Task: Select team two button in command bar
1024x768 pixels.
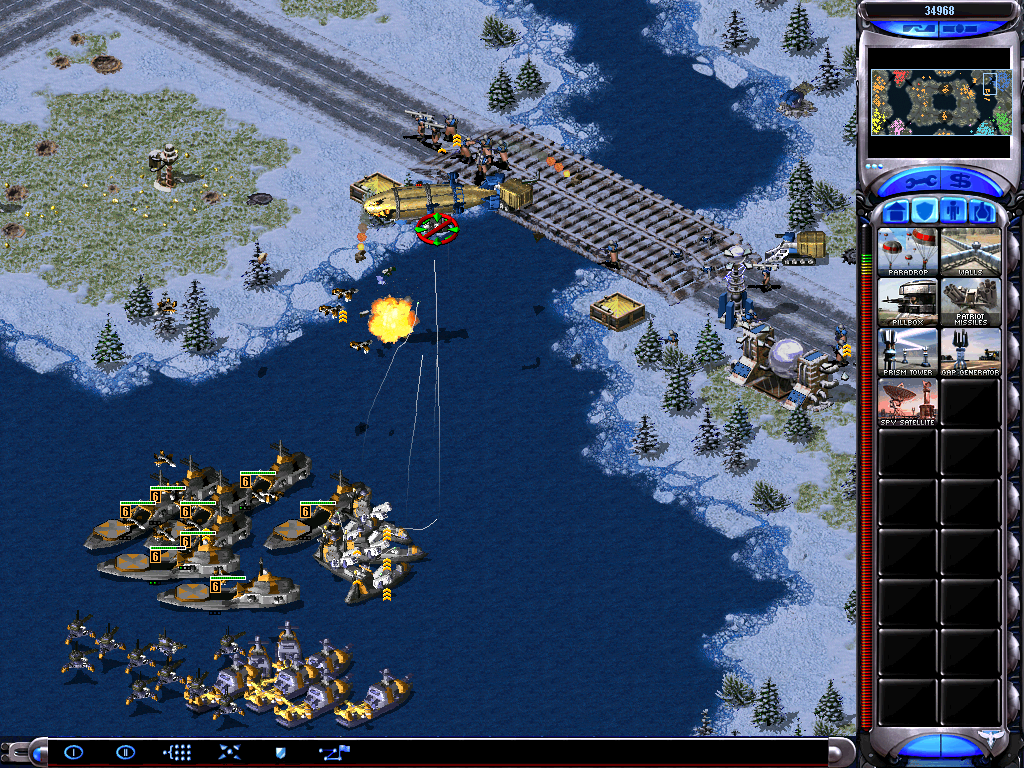Action: pyautogui.click(x=125, y=752)
